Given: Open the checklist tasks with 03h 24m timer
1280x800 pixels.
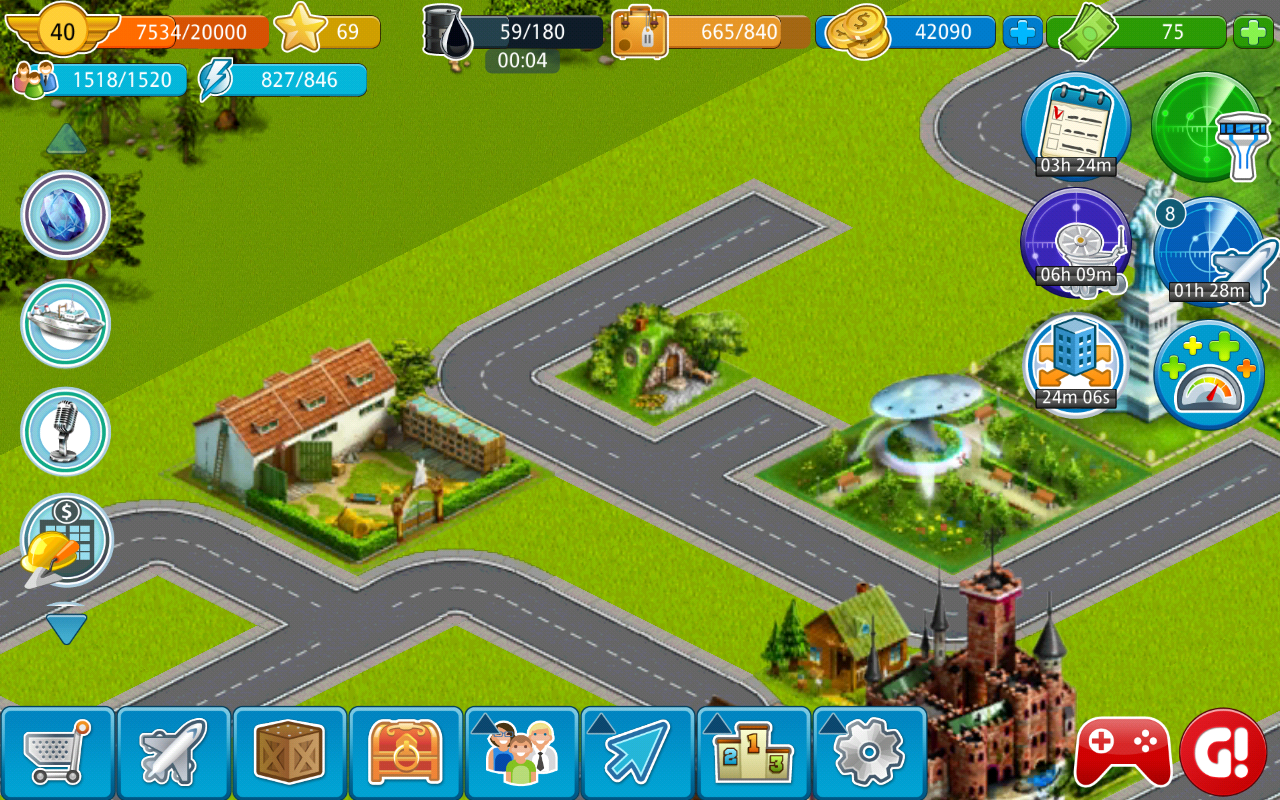Looking at the screenshot, I should (x=1075, y=125).
